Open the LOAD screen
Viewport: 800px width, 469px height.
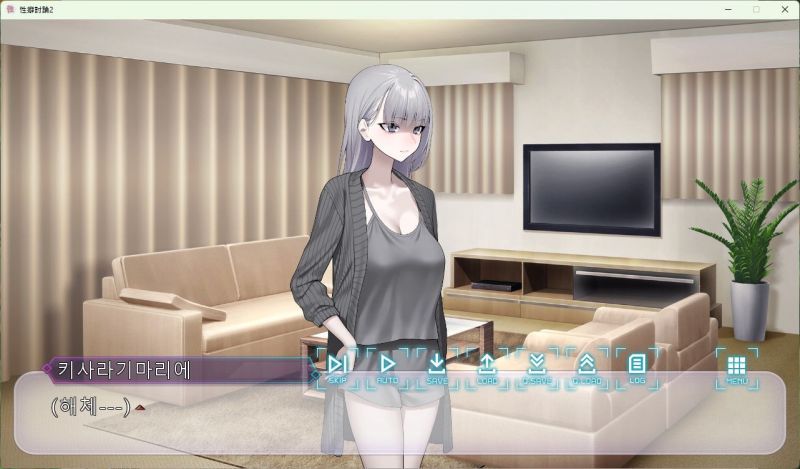pos(487,366)
